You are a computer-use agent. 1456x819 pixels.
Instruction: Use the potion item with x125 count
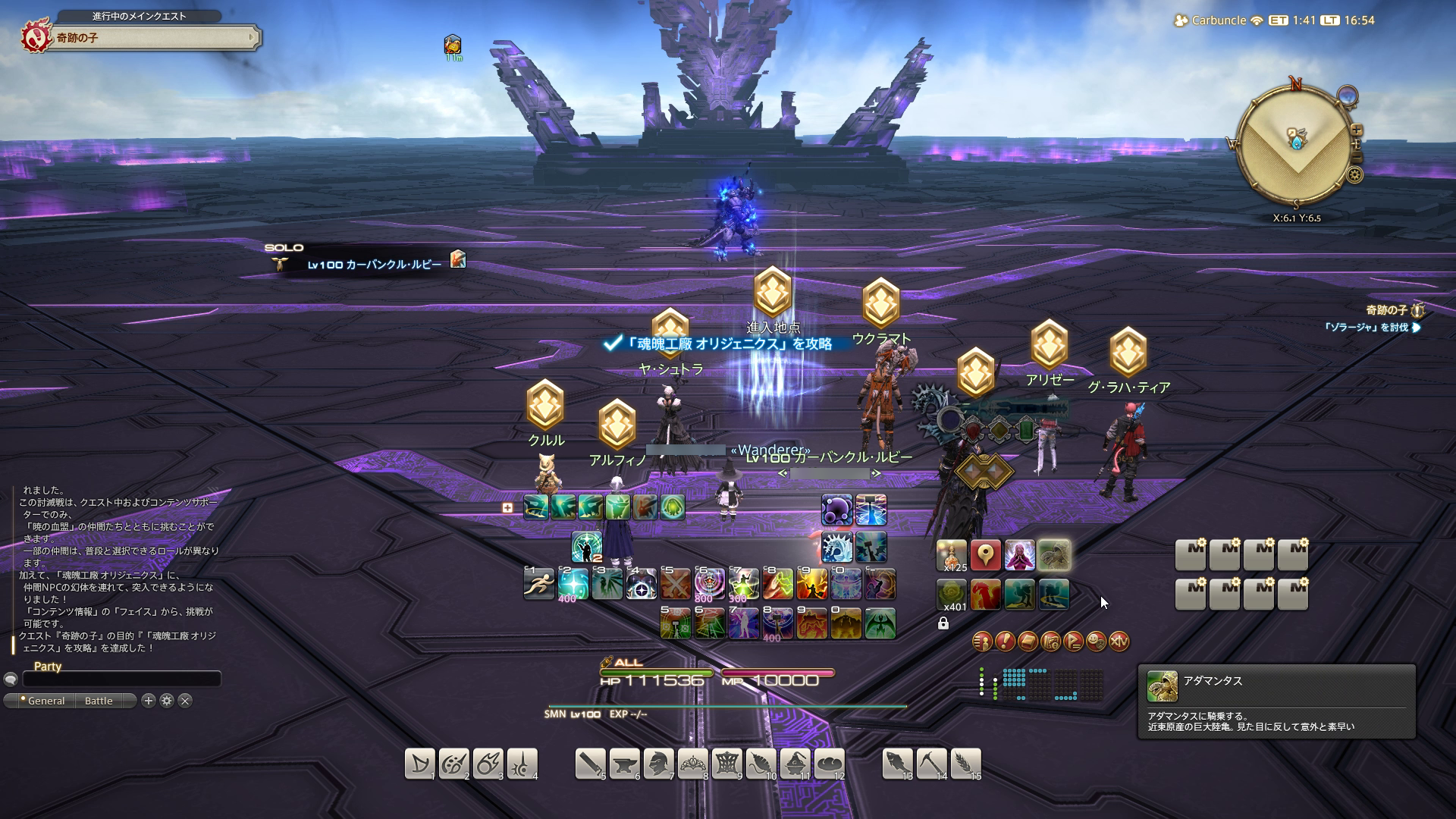coord(952,555)
